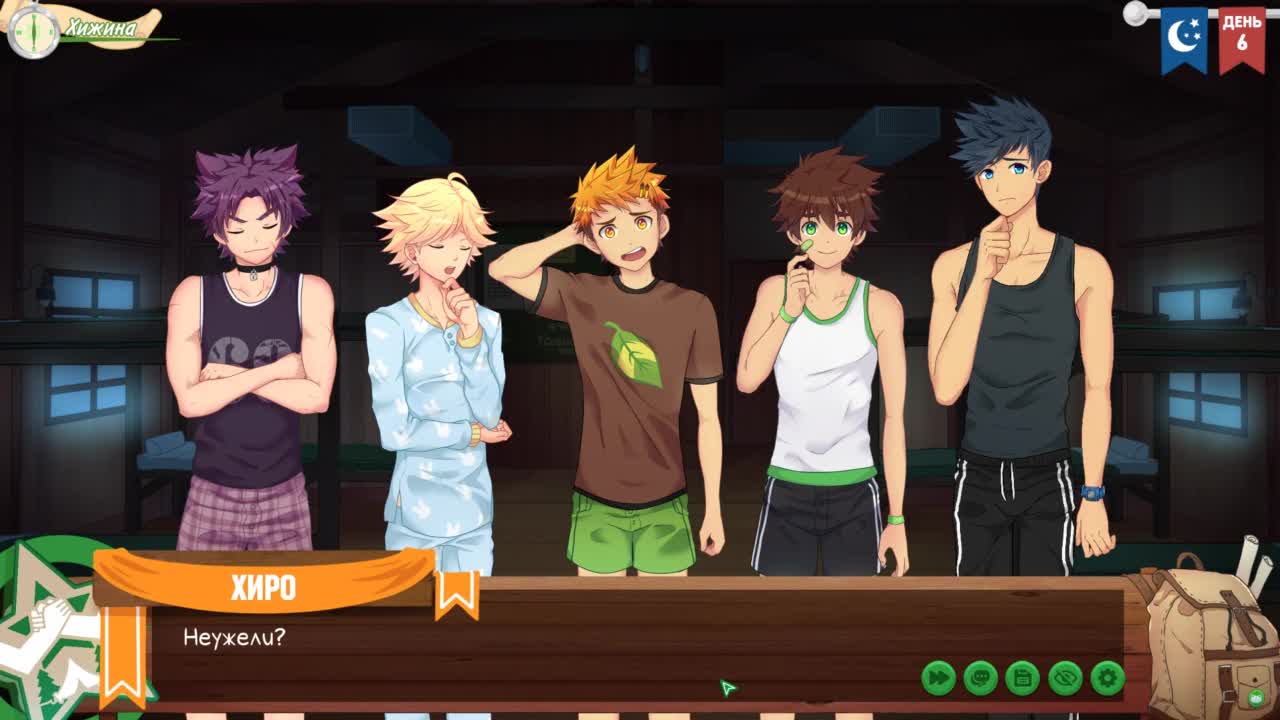
Task: Click the fast-forward skip dialogue button
Action: 938,678
